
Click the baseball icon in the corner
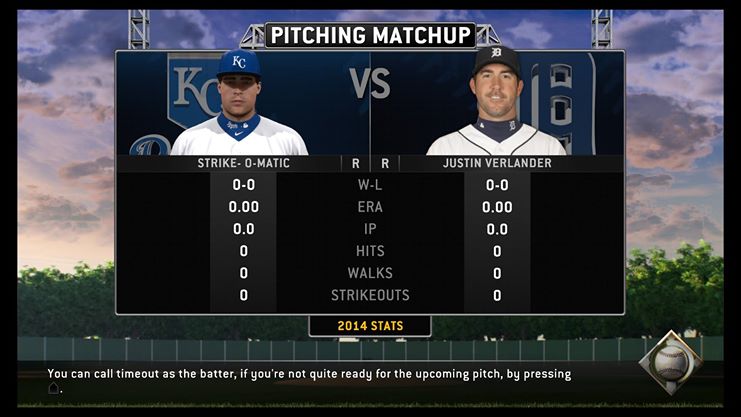tap(671, 361)
